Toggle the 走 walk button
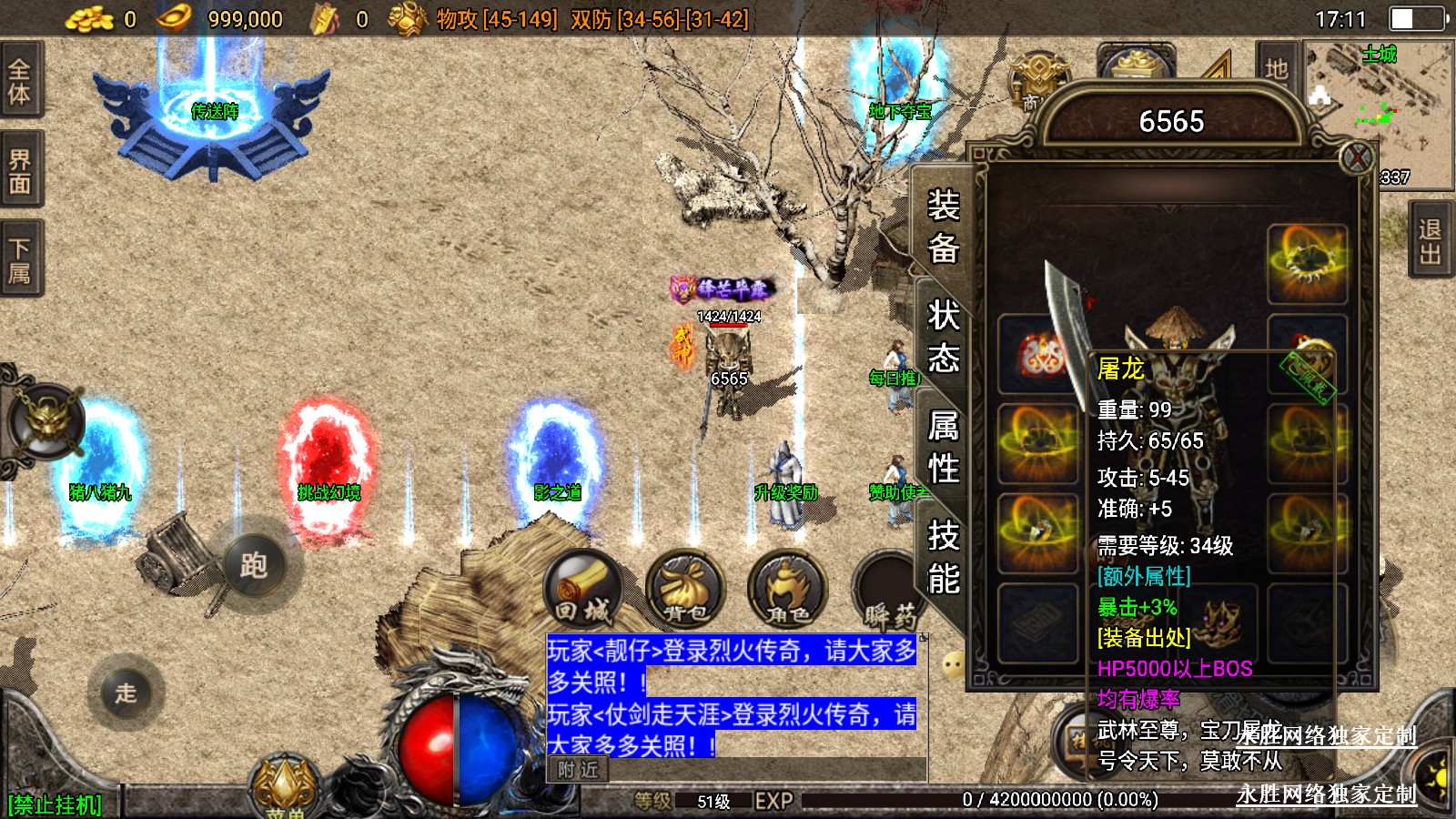 pos(126,693)
